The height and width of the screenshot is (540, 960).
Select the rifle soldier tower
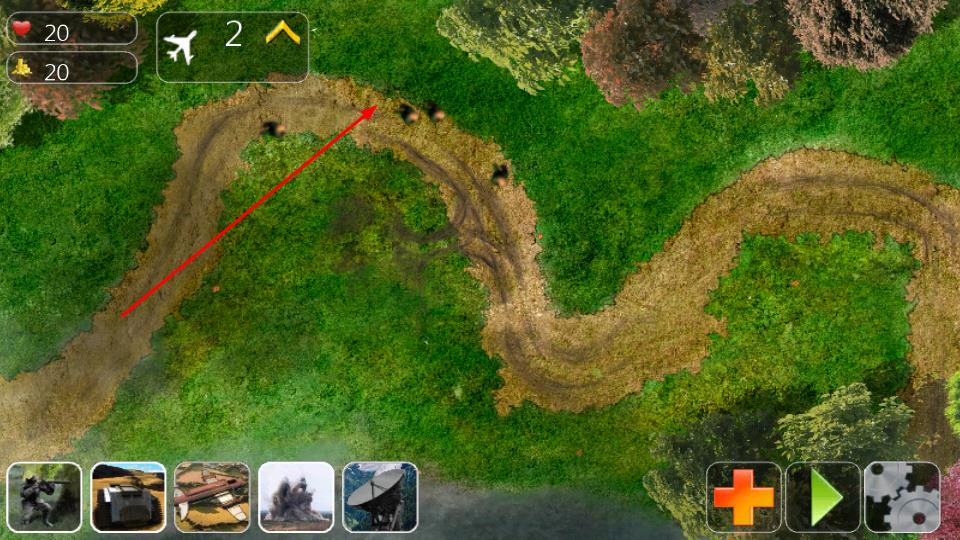click(x=44, y=497)
